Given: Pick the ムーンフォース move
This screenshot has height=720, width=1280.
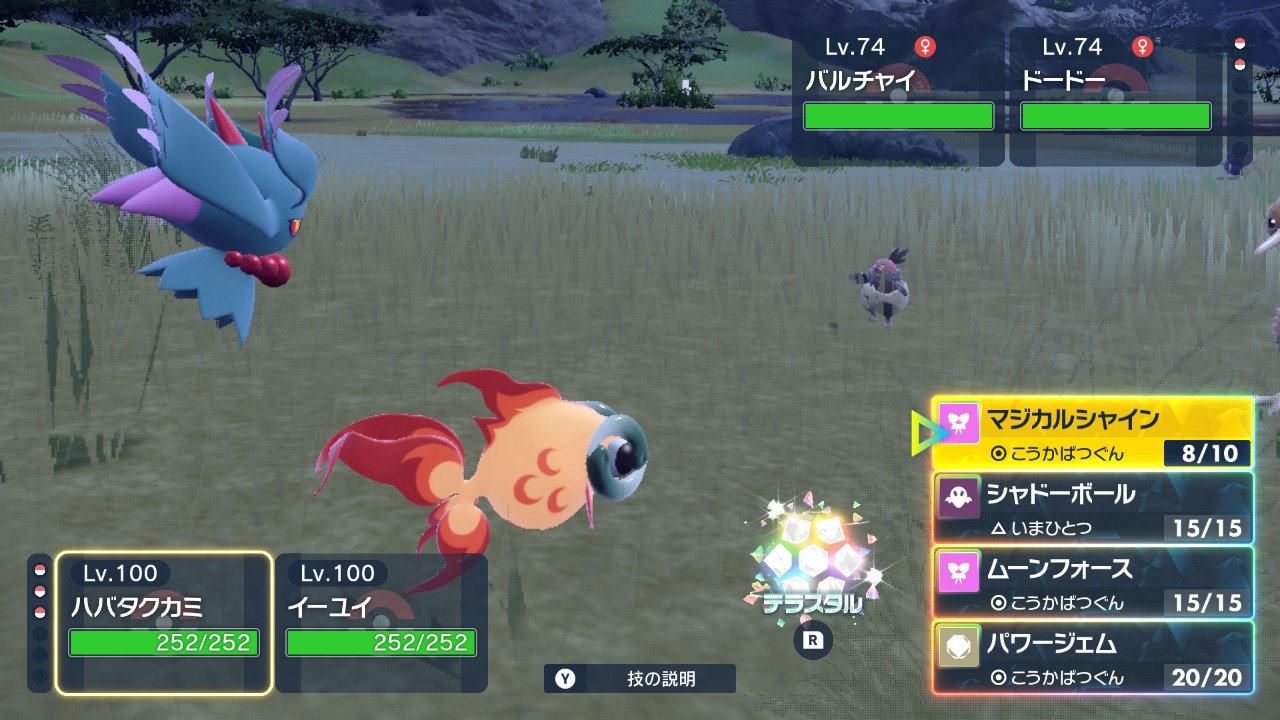Looking at the screenshot, I should pos(1092,582).
